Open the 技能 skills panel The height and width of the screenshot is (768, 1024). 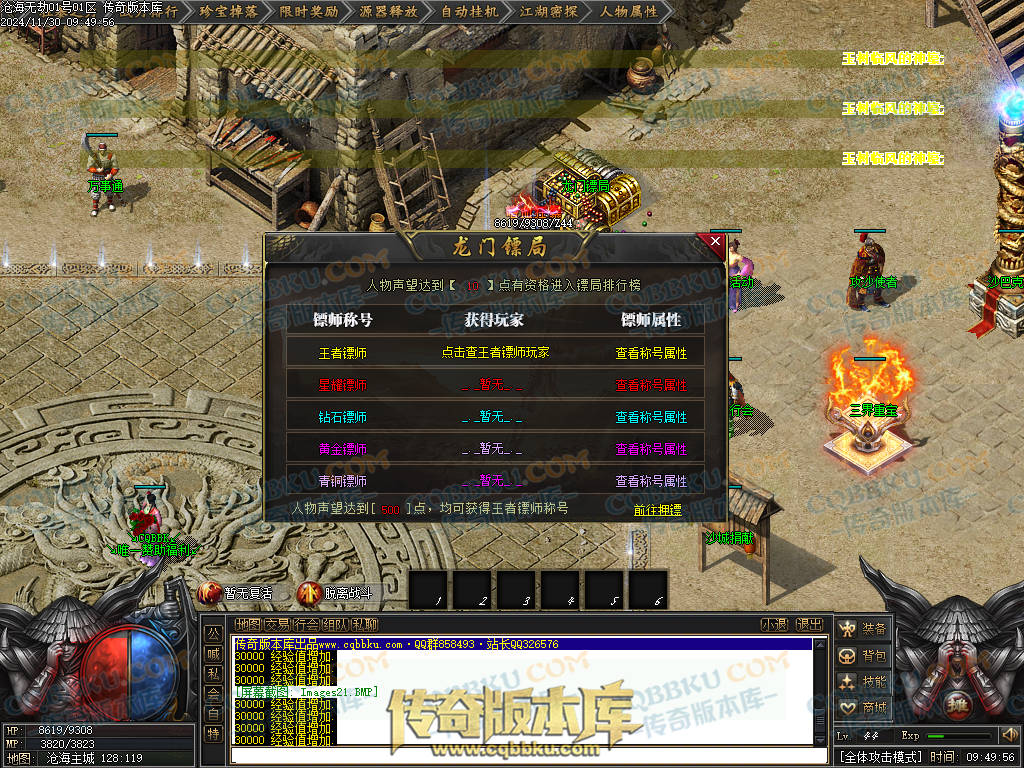point(863,682)
